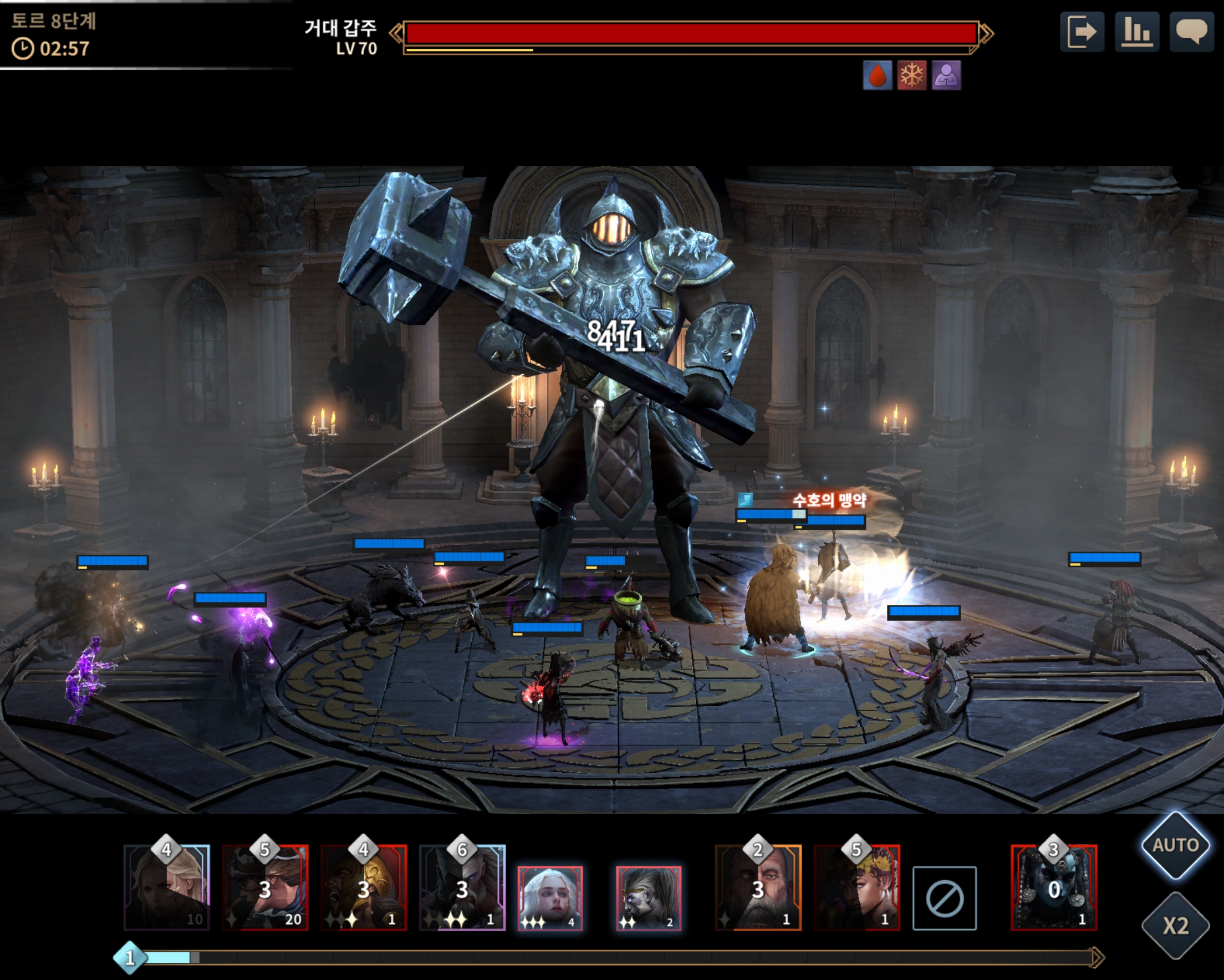This screenshot has height=980, width=1224.
Task: Select the blood drop debuff icon
Action: coord(877,75)
